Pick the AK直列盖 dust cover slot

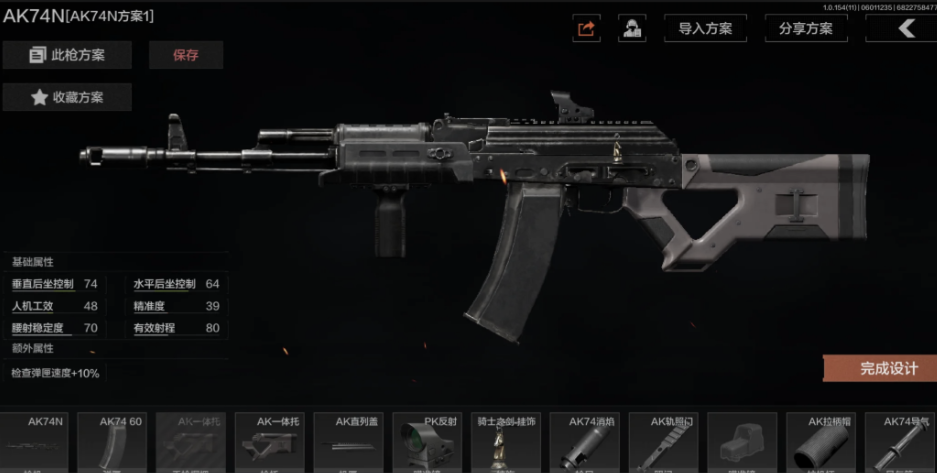tap(349, 442)
